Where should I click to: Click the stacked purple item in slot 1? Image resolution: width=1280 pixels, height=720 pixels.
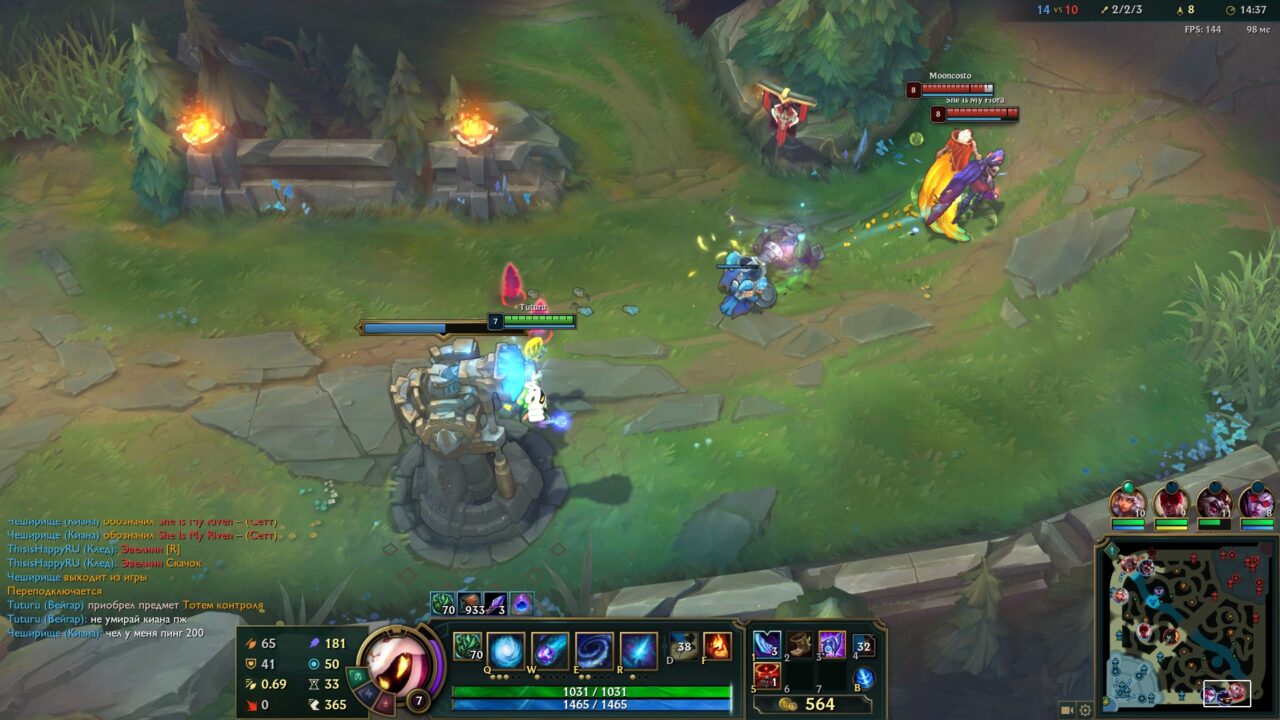pos(765,647)
